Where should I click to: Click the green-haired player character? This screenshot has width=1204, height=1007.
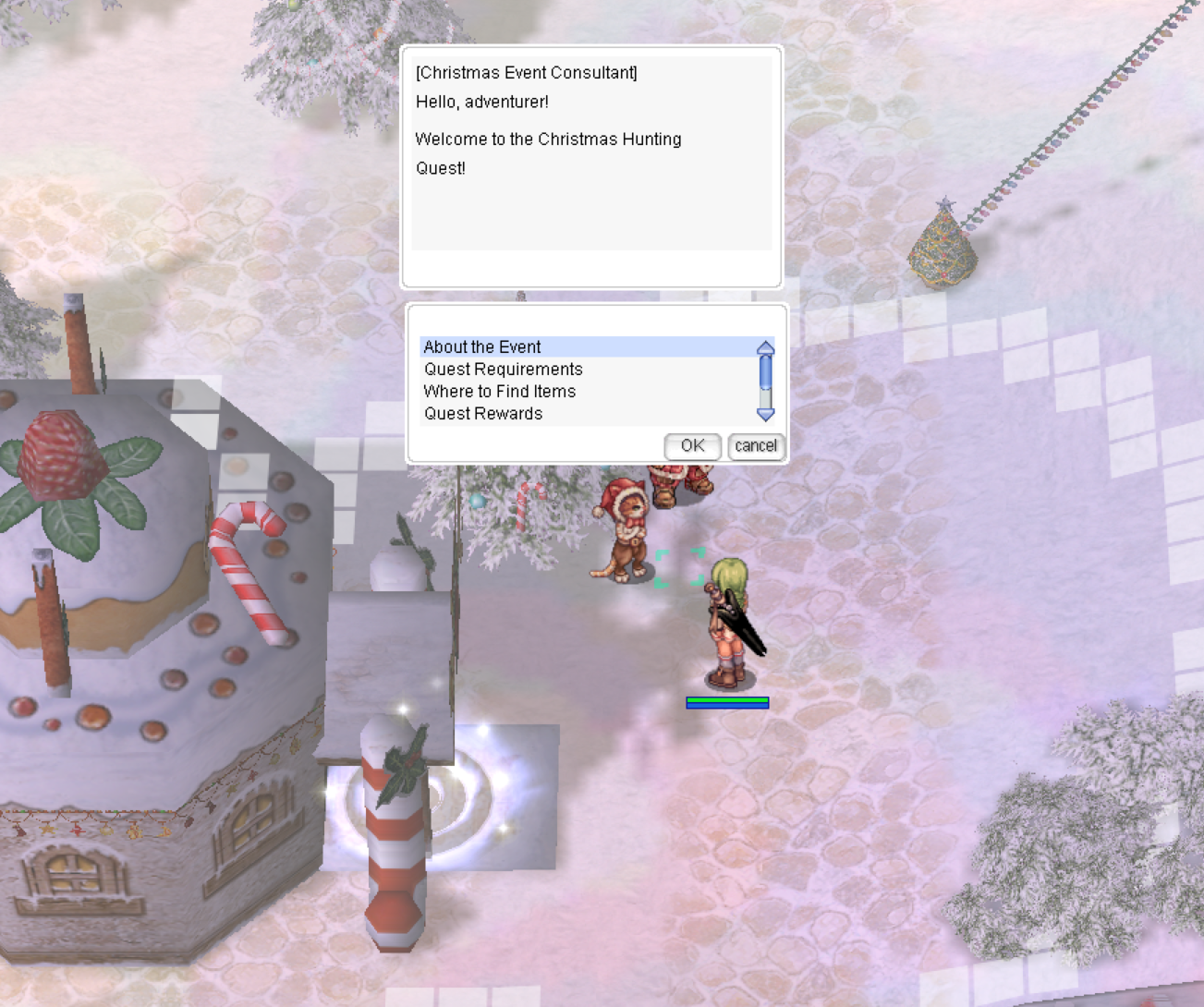[x=729, y=624]
